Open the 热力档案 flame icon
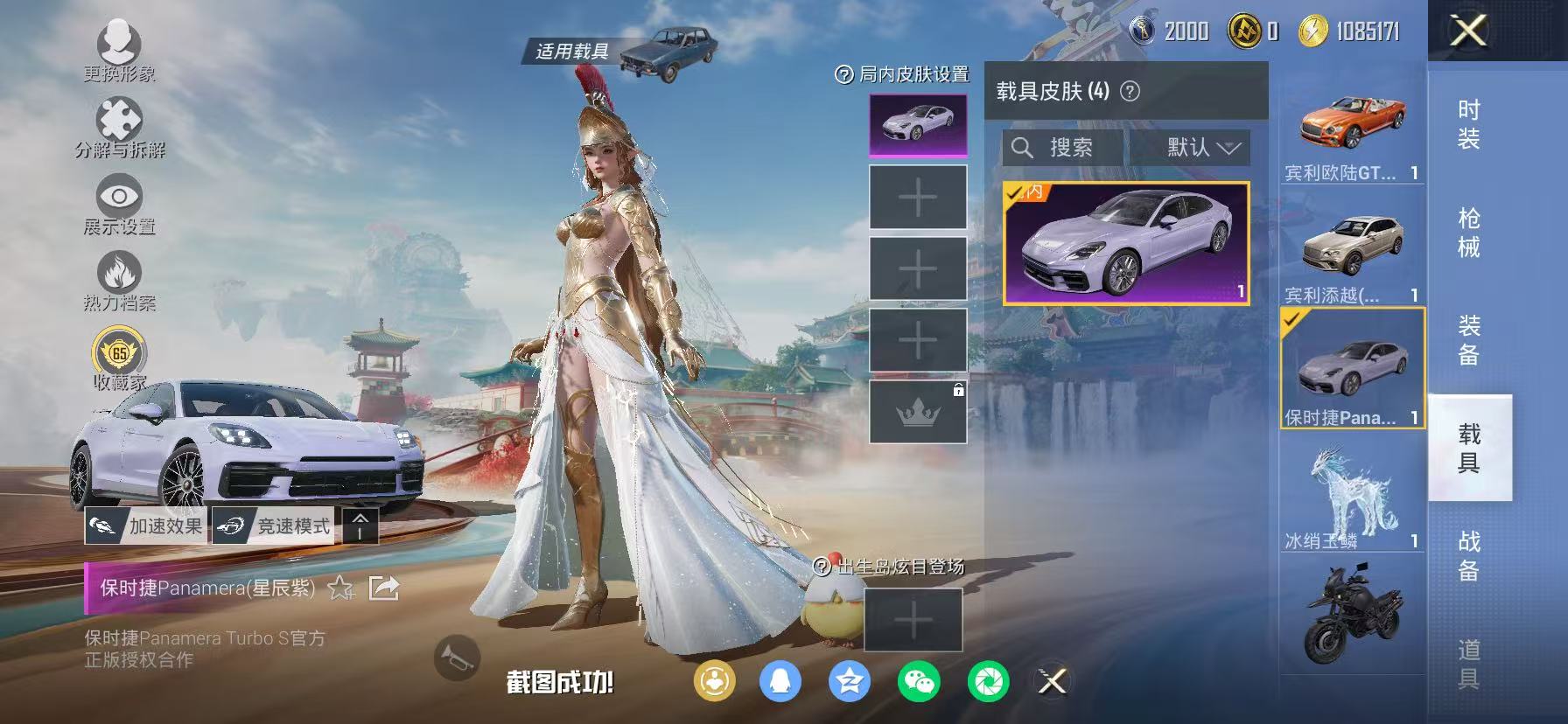 (x=120, y=271)
